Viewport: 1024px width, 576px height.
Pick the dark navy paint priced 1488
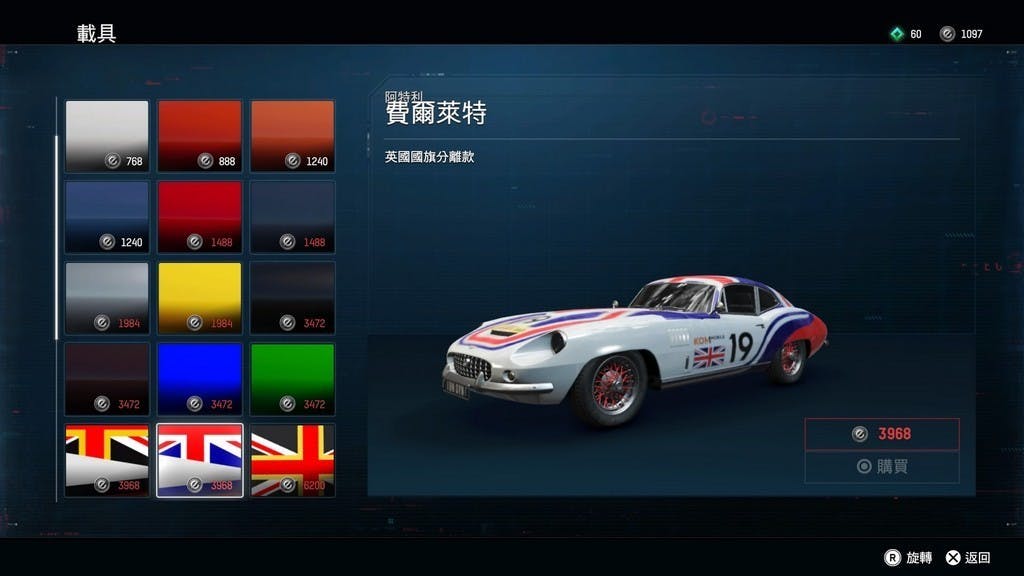point(292,217)
